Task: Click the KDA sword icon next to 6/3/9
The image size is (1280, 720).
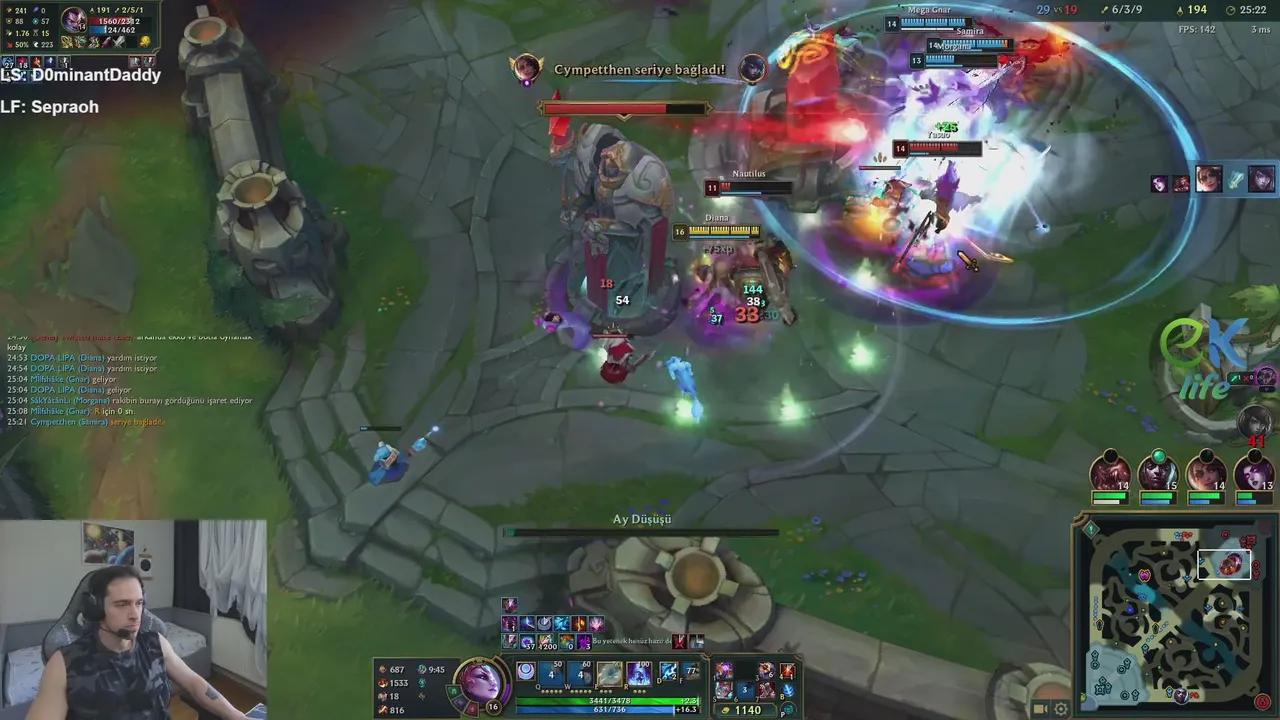Action: [1104, 10]
